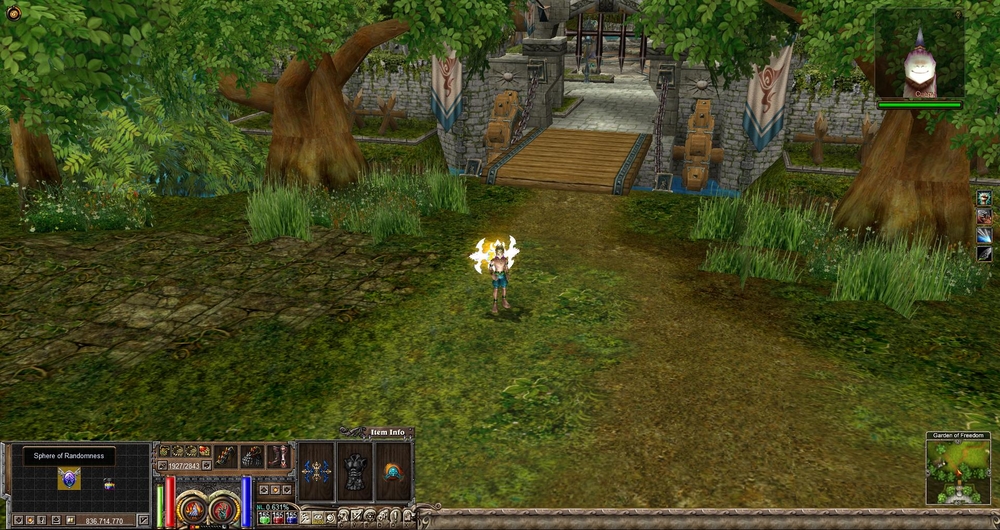1000x530 pixels.
Task: Open the Garden of Freedom minimap
Action: (958, 472)
